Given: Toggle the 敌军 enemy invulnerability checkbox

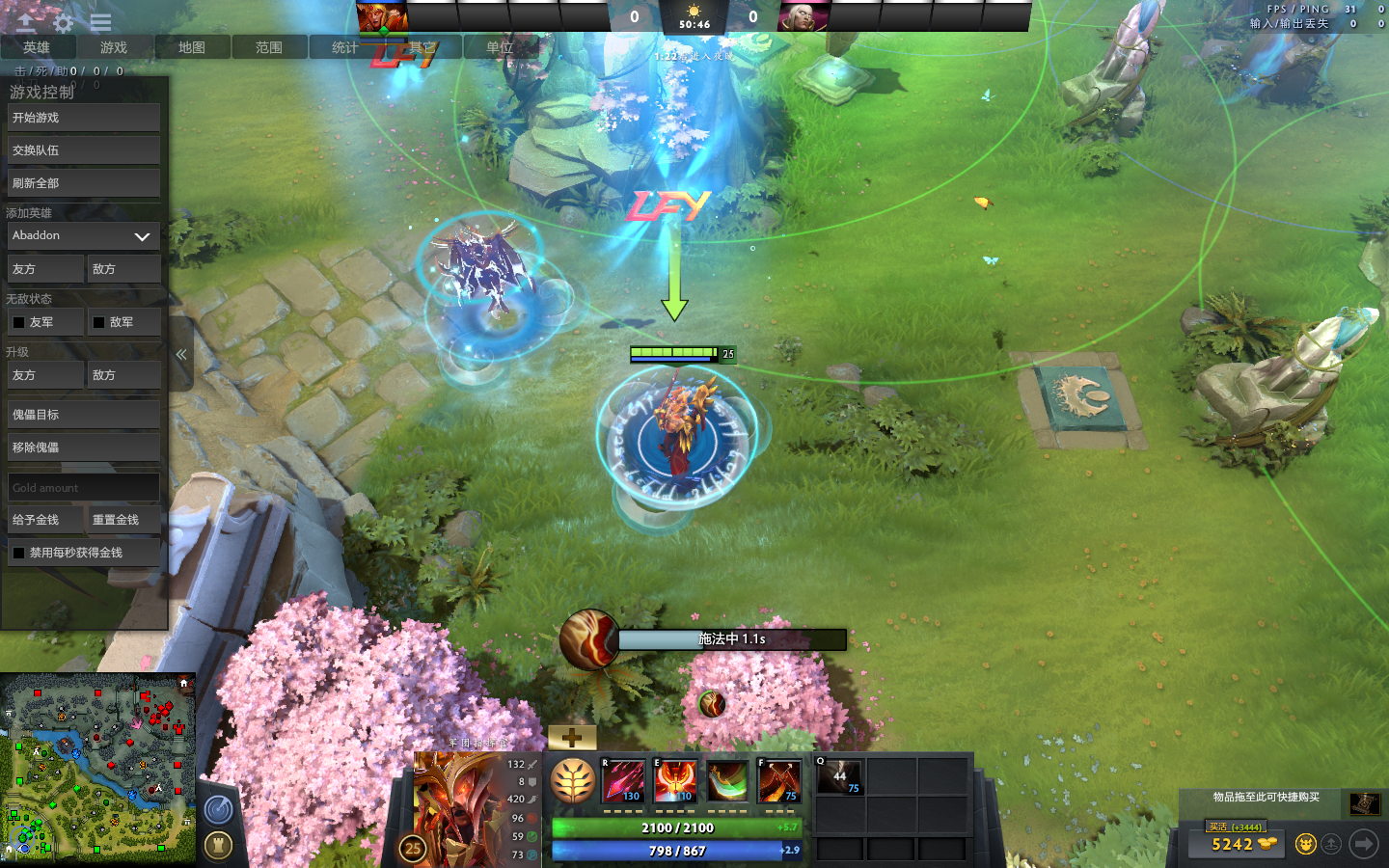Looking at the screenshot, I should point(99,322).
